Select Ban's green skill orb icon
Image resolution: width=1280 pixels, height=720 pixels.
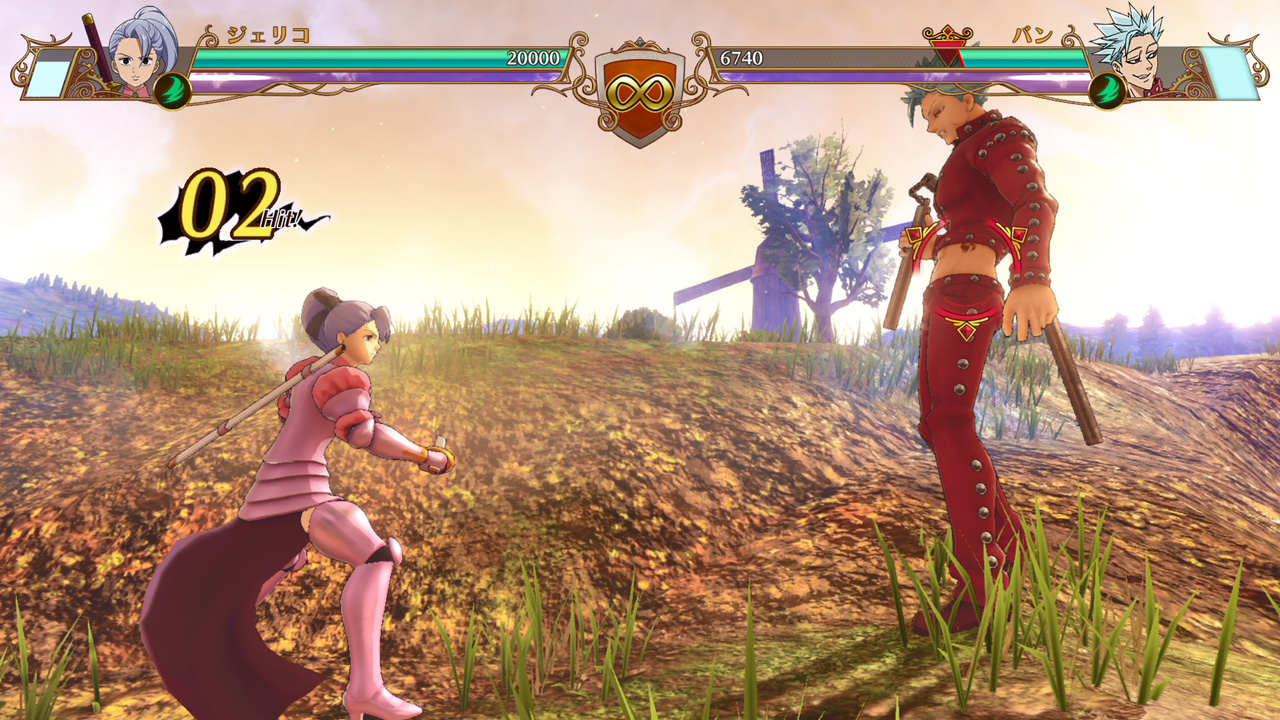(x=1108, y=90)
